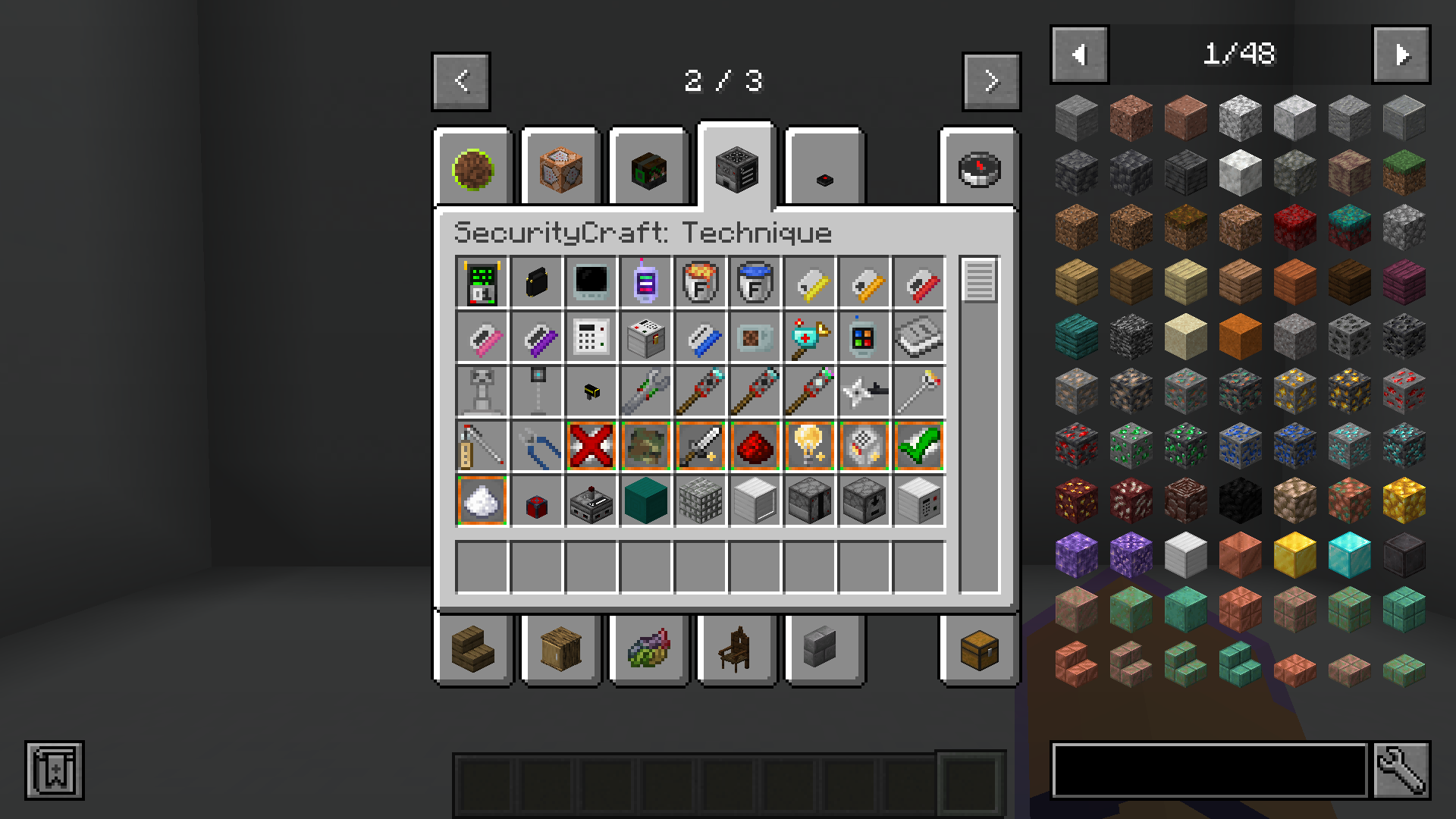This screenshot has width=1456, height=819.
Task: Select the fake lava bucket
Action: pos(700,281)
